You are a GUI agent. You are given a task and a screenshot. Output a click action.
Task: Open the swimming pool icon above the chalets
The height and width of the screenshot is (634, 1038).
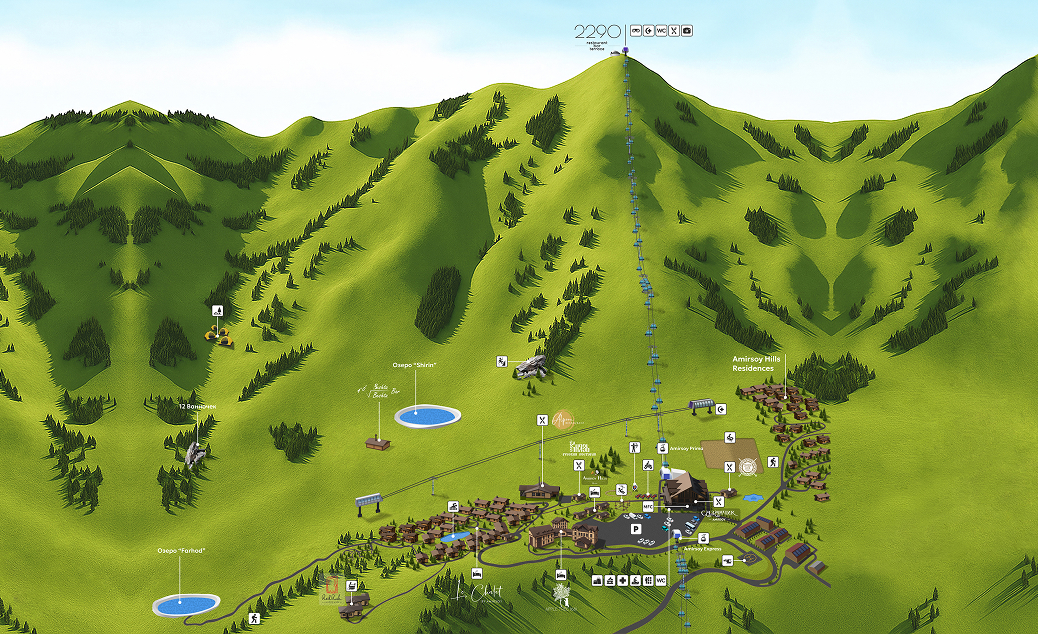pos(453,507)
